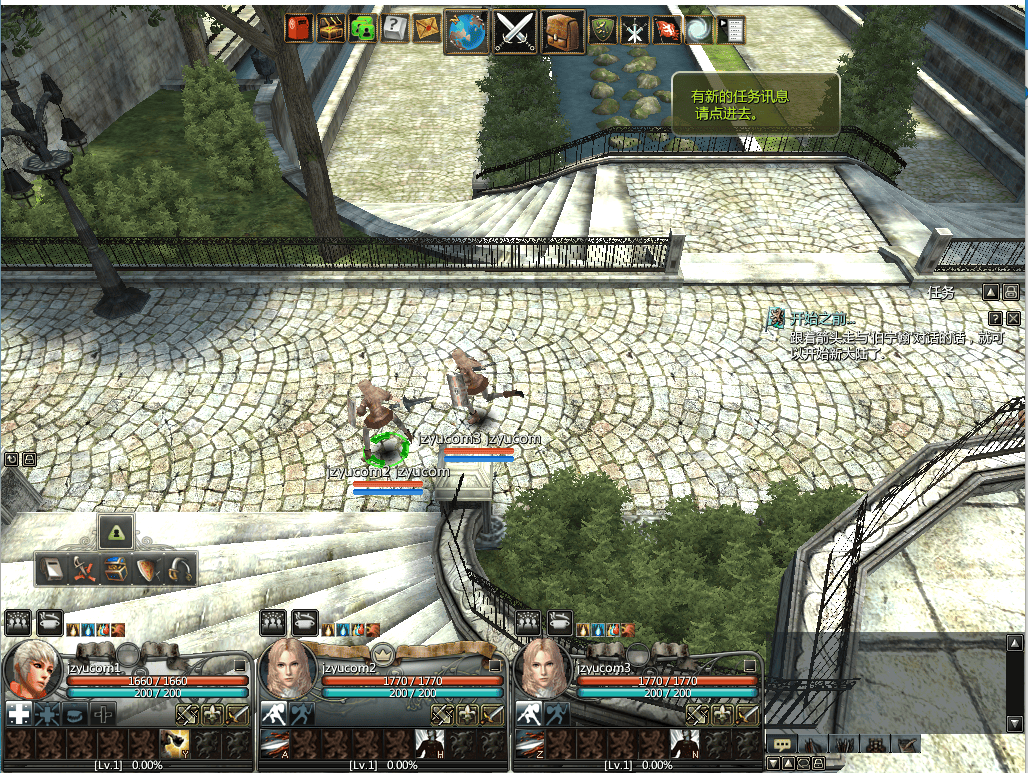
Task: Open the leather backpack inventory
Action: click(x=563, y=31)
